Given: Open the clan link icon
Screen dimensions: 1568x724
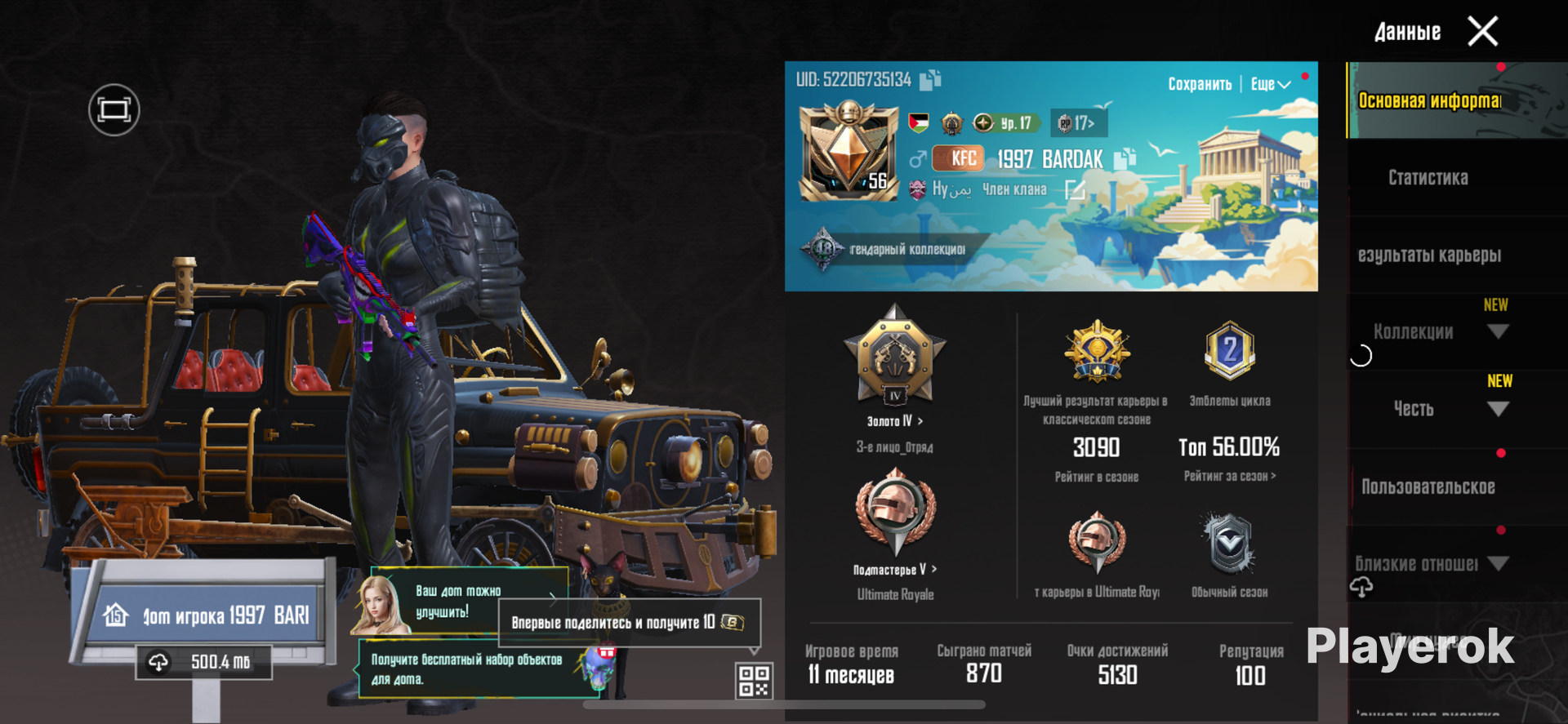Looking at the screenshot, I should (1075, 190).
